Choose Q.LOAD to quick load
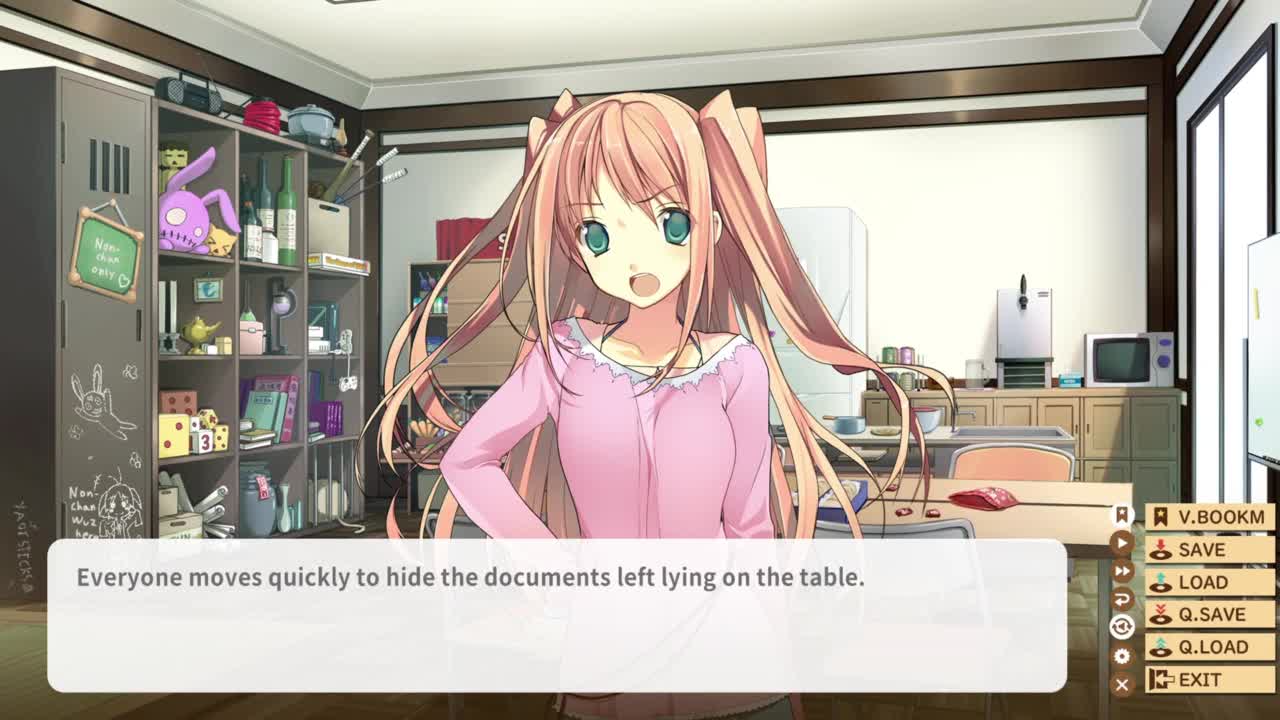This screenshot has width=1280, height=720. click(1209, 647)
